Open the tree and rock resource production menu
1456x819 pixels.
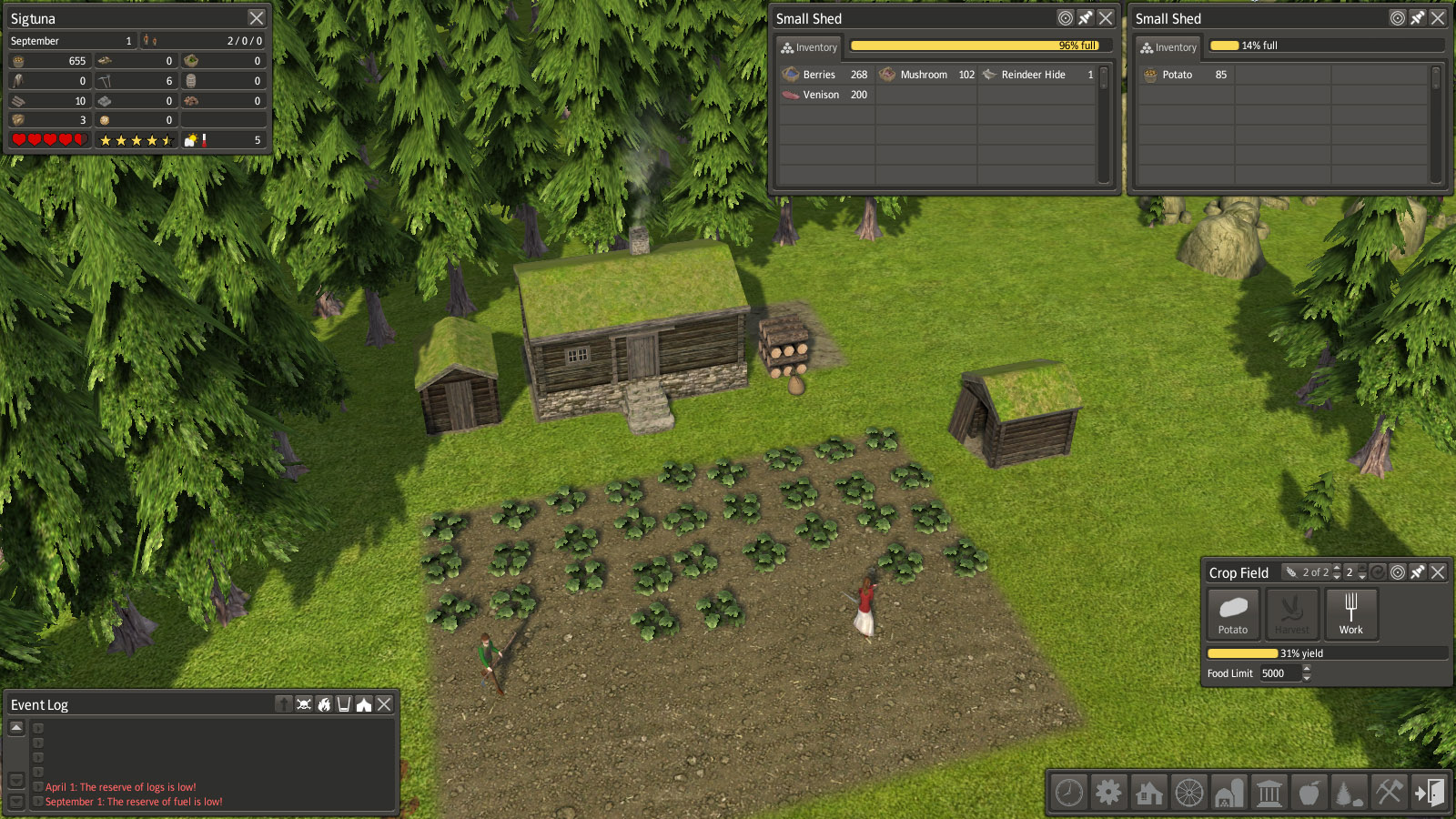(1349, 793)
